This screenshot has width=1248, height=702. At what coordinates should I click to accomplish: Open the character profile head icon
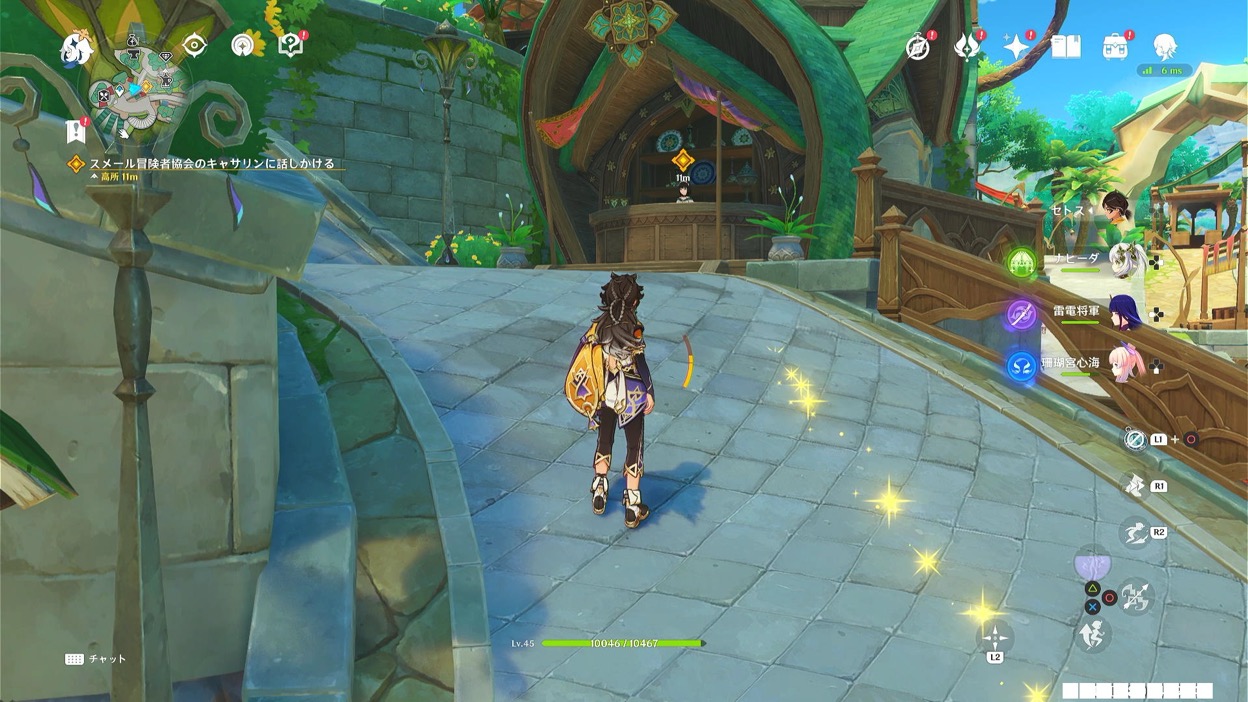click(1164, 45)
